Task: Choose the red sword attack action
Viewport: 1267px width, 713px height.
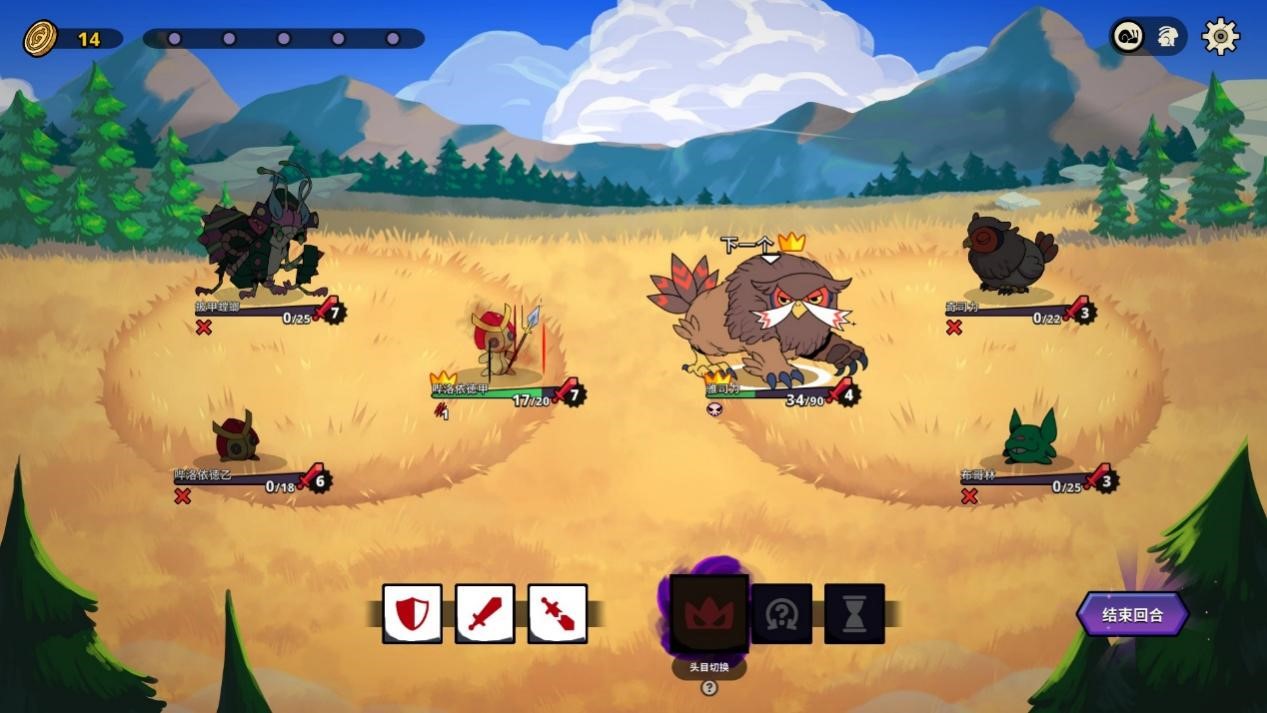Action: (485, 613)
